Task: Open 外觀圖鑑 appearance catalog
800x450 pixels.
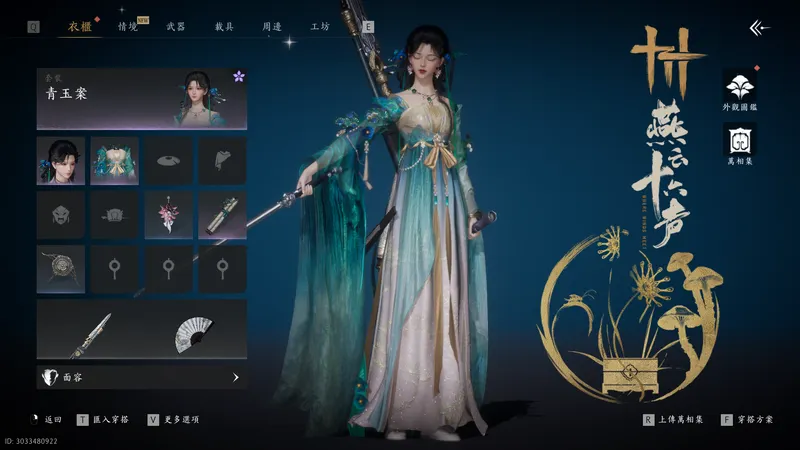Action: click(x=740, y=89)
